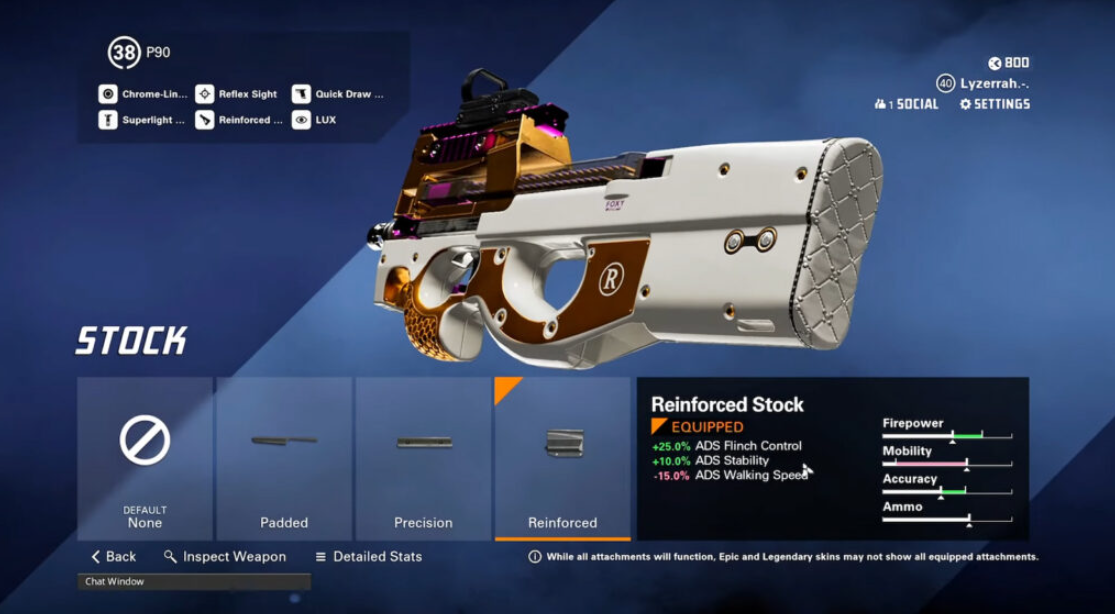
Task: Select the Chrome-Lined barrel attachment slot
Action: click(x=143, y=94)
